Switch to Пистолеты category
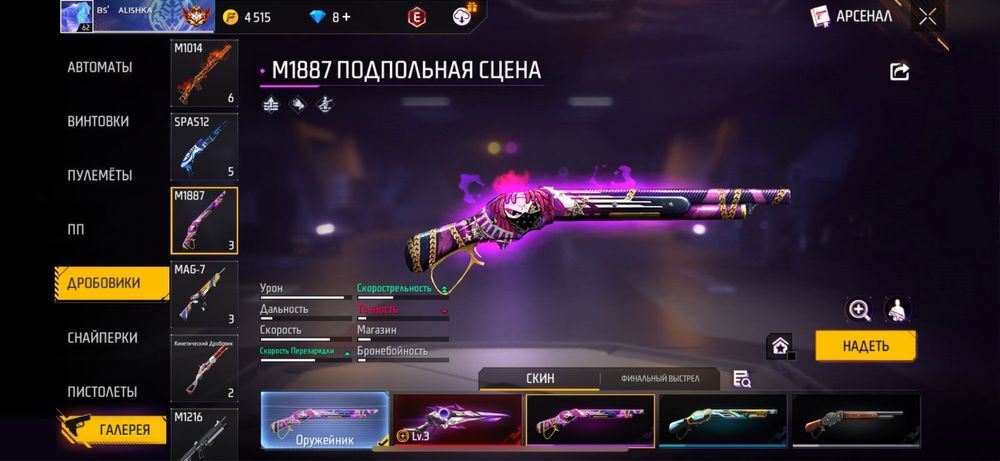1000x461 pixels. coord(102,391)
